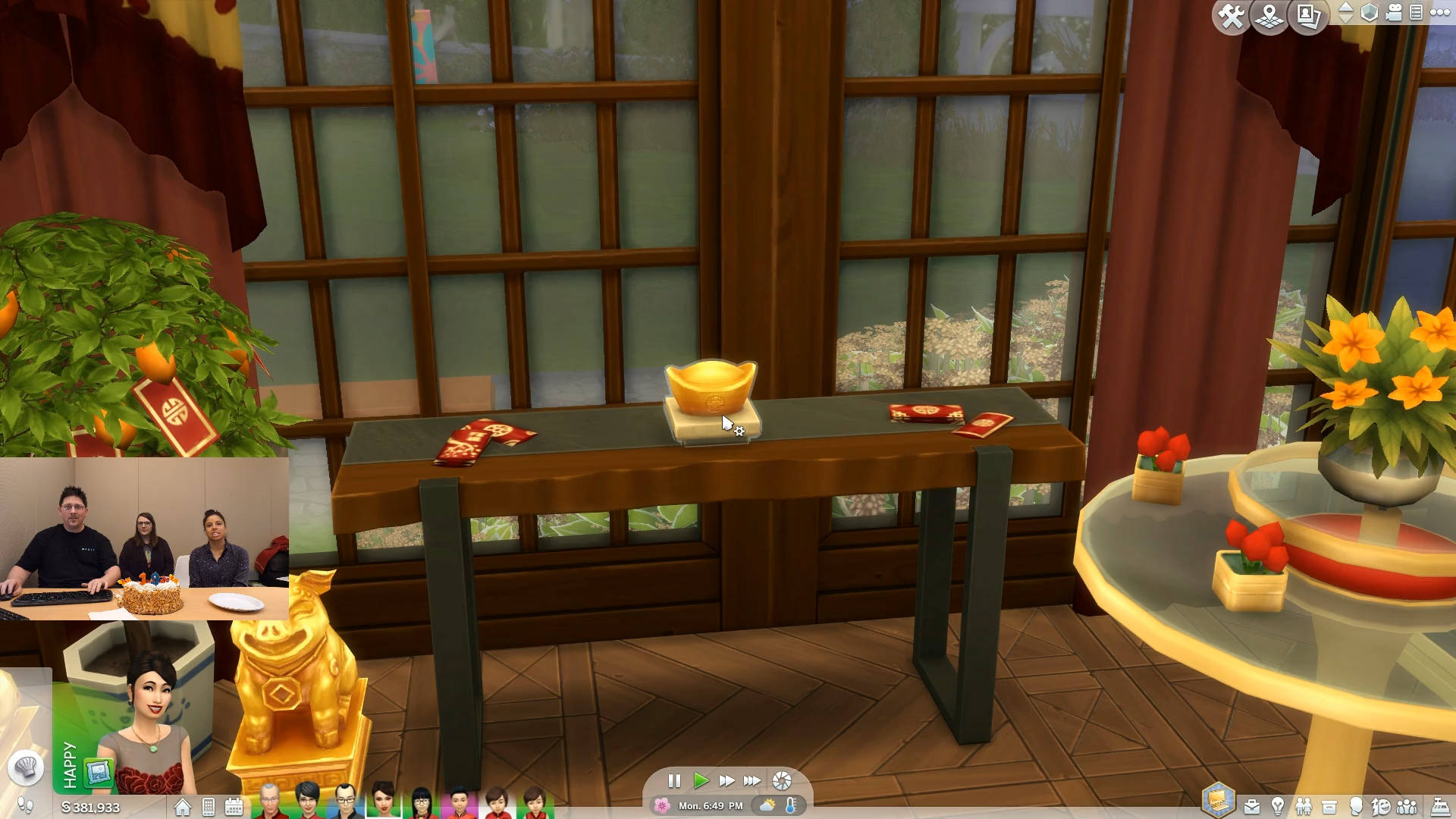This screenshot has width=1456, height=819.
Task: Open the phone icon
Action: click(x=209, y=807)
